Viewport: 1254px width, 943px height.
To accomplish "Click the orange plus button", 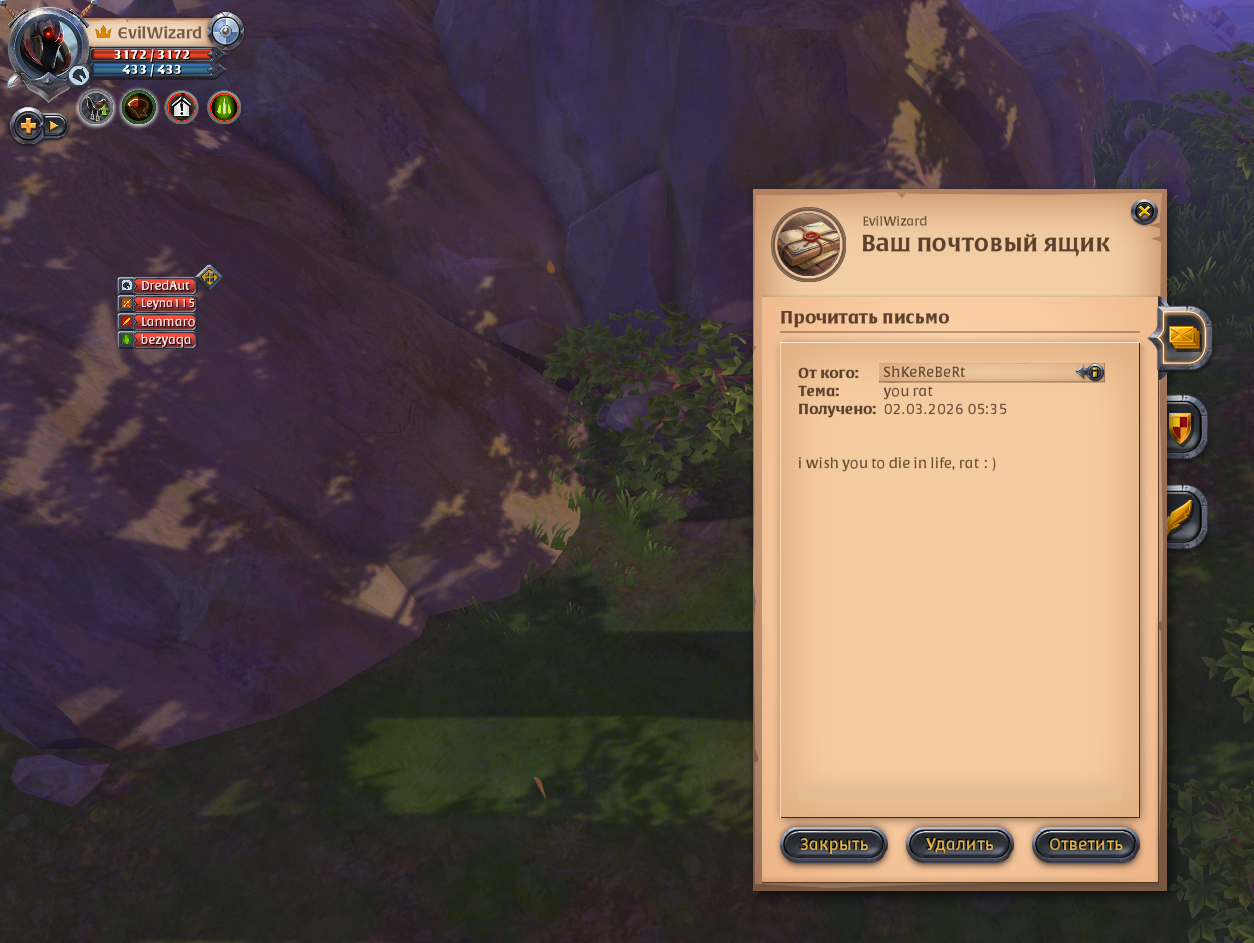I will 27,126.
